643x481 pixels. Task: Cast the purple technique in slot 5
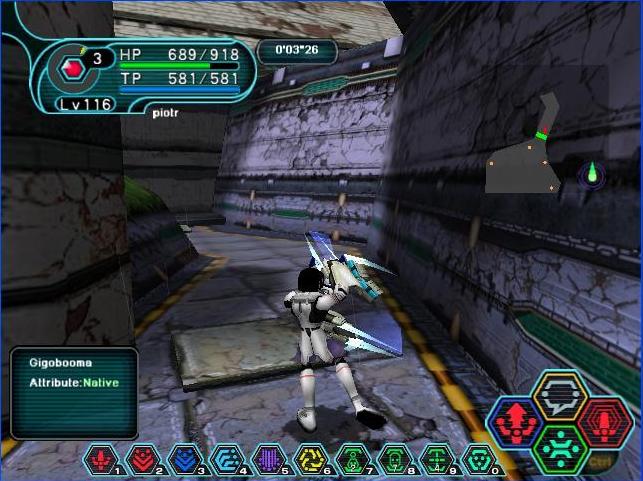point(266,460)
